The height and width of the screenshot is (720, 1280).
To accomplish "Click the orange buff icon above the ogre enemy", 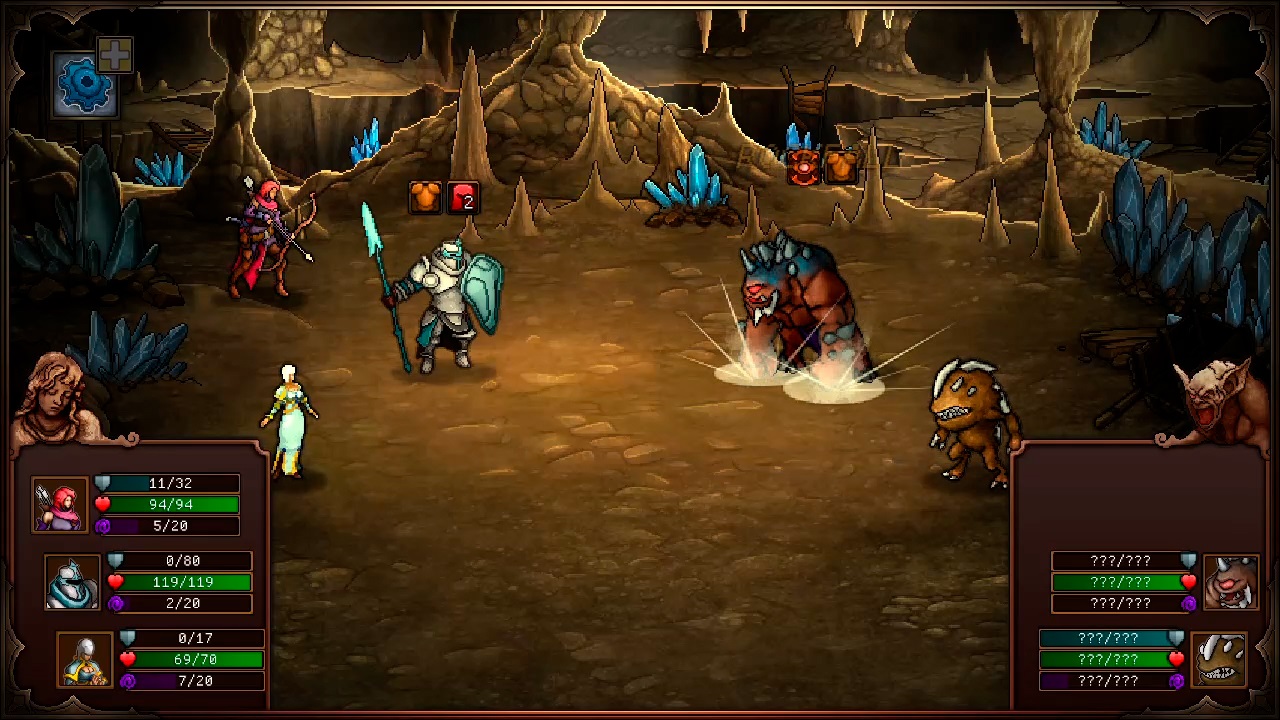I will tap(841, 167).
